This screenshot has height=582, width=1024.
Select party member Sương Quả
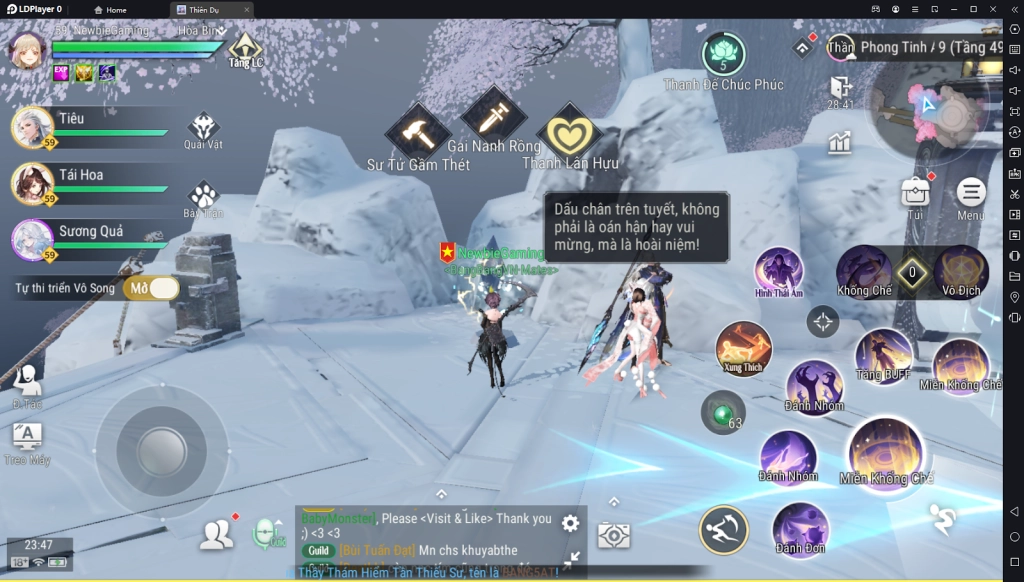(x=32, y=240)
